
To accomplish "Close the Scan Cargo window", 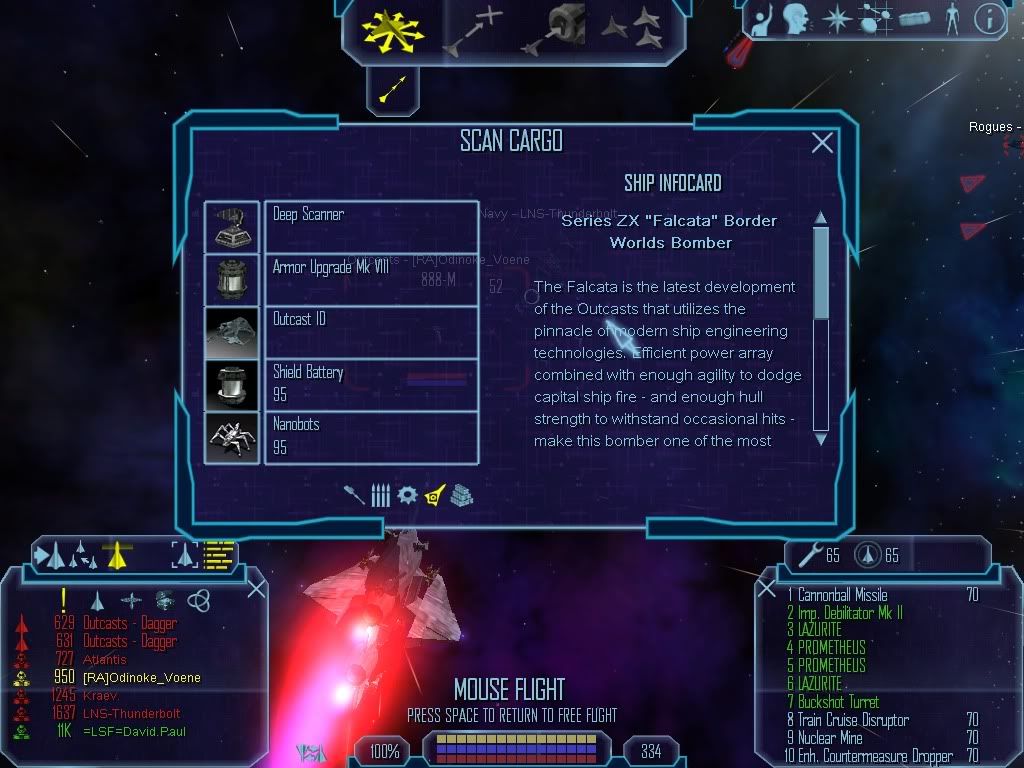I will pyautogui.click(x=822, y=143).
